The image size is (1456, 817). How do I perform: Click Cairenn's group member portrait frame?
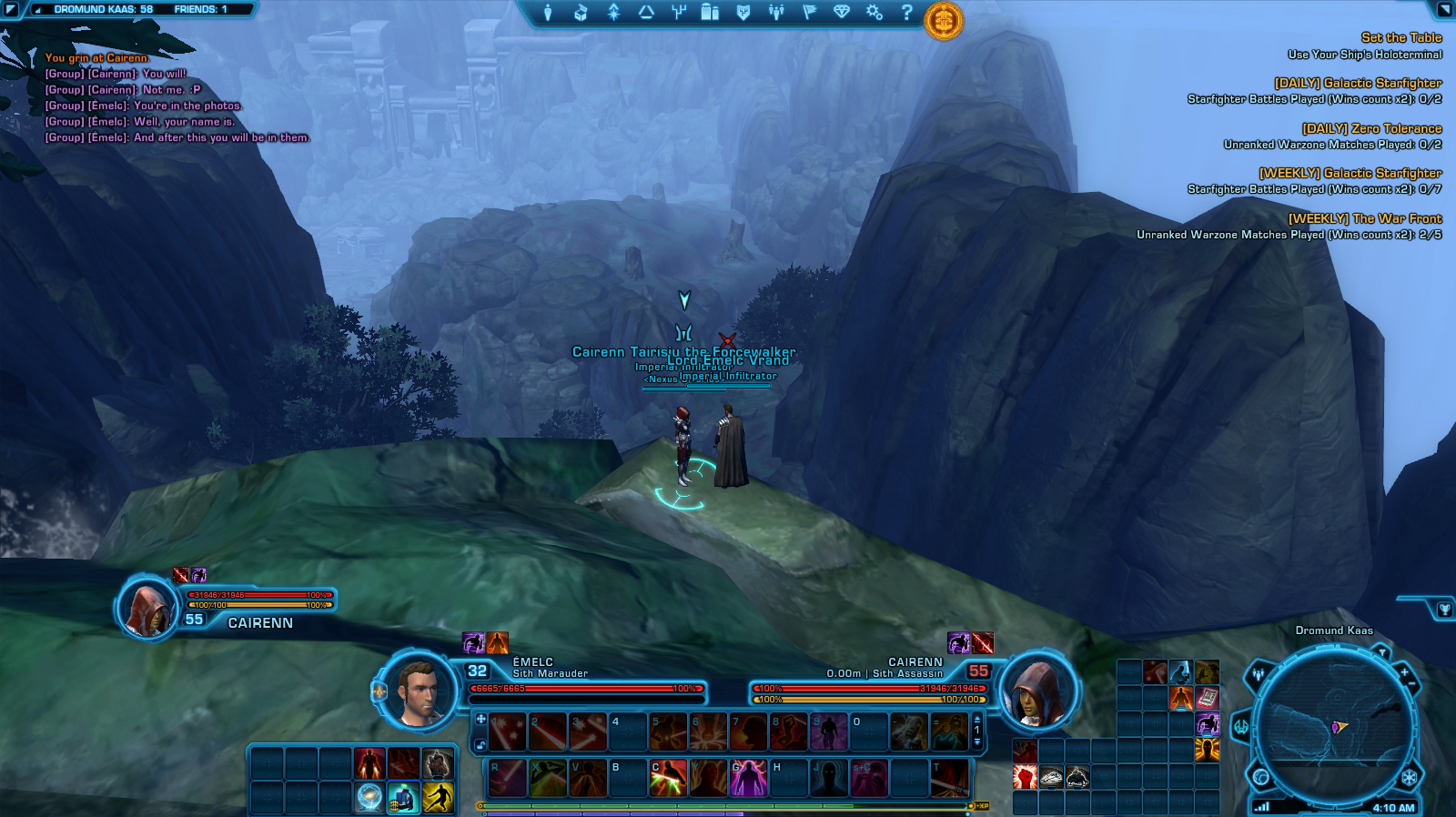(x=149, y=609)
